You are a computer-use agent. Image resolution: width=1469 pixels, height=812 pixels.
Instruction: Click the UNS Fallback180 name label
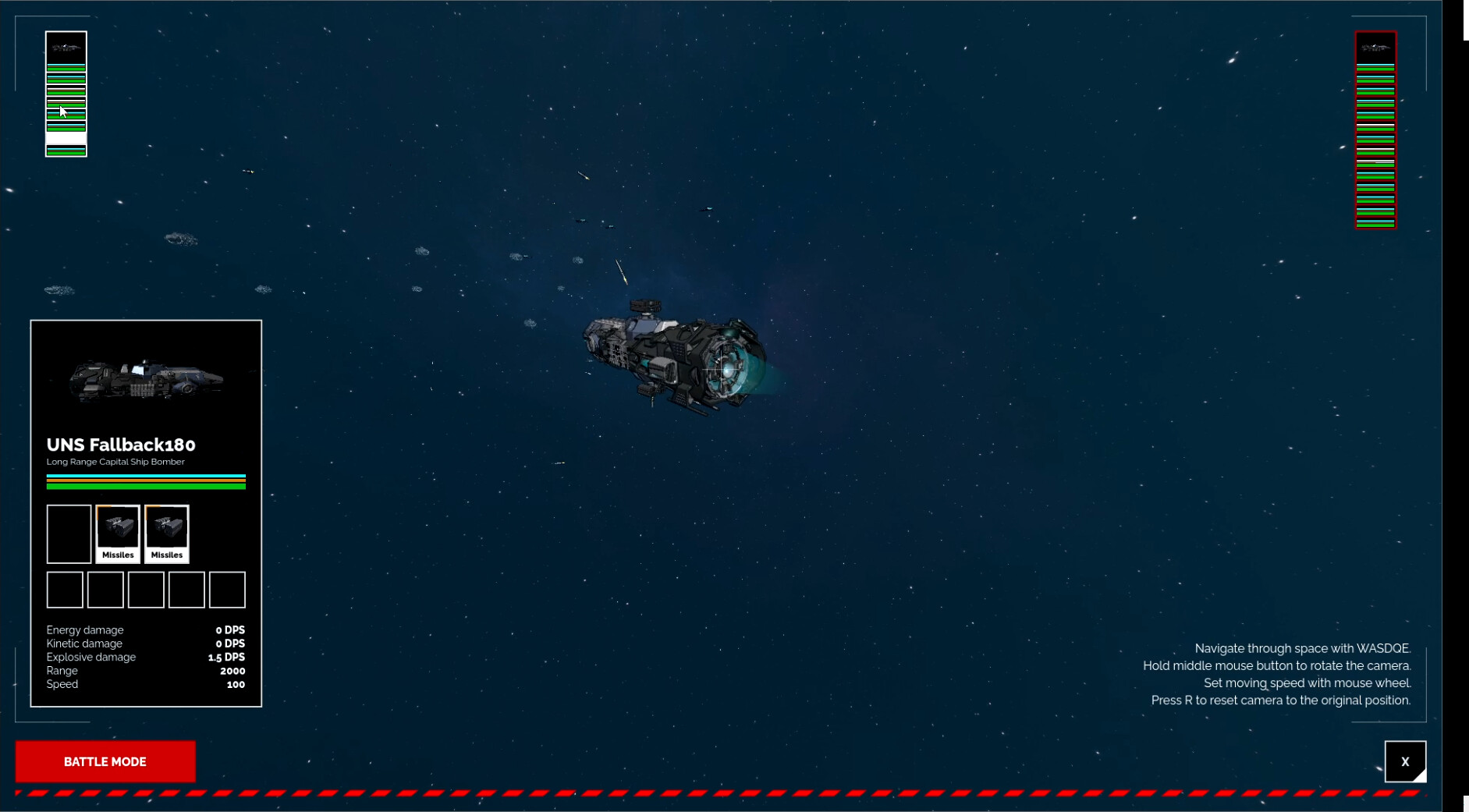point(121,445)
